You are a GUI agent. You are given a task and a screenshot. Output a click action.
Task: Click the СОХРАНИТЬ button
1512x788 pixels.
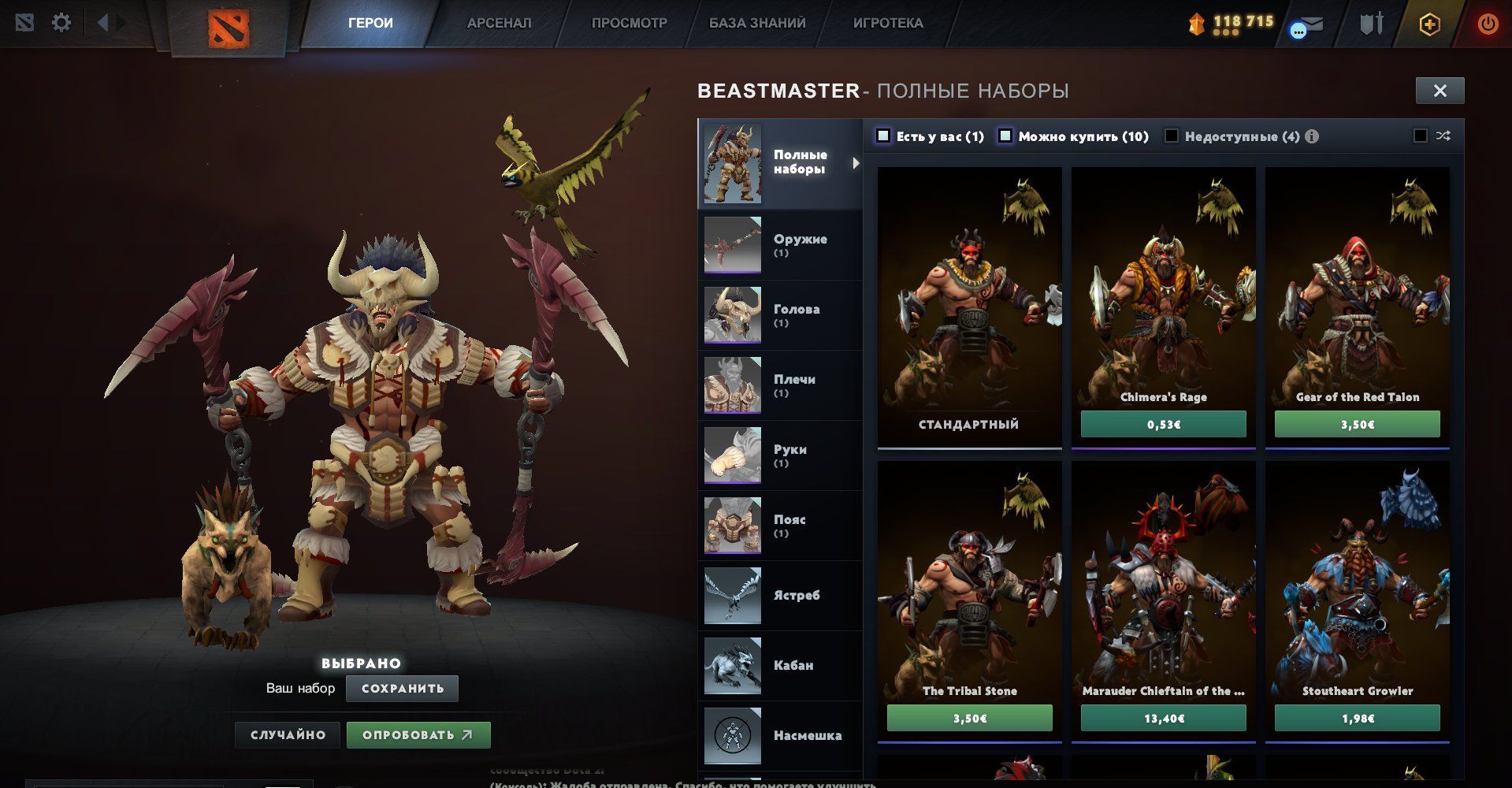pos(402,689)
